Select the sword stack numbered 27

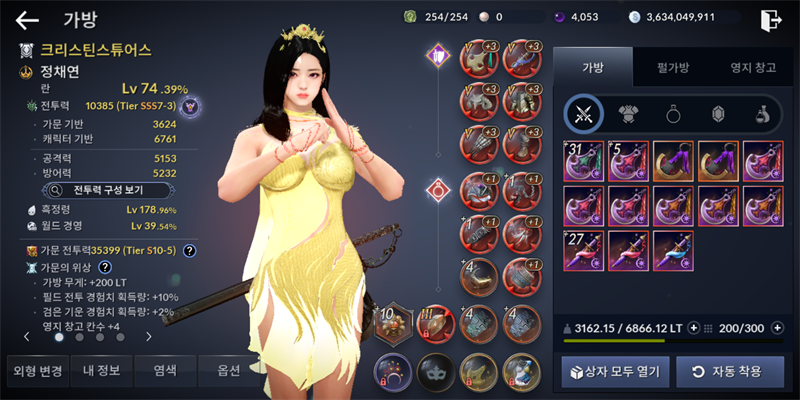coord(583,251)
